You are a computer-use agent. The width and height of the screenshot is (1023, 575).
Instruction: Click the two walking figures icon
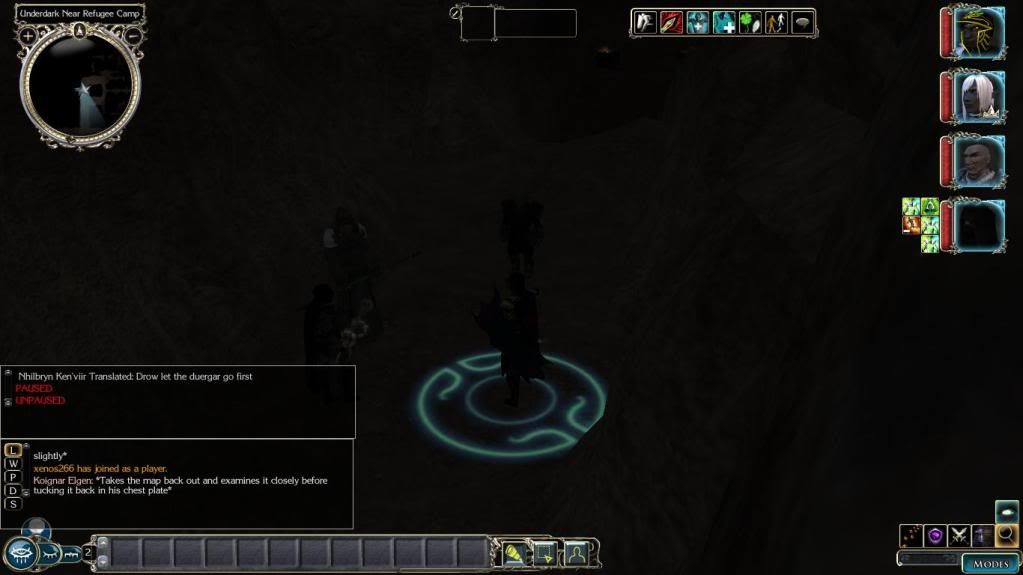point(776,22)
